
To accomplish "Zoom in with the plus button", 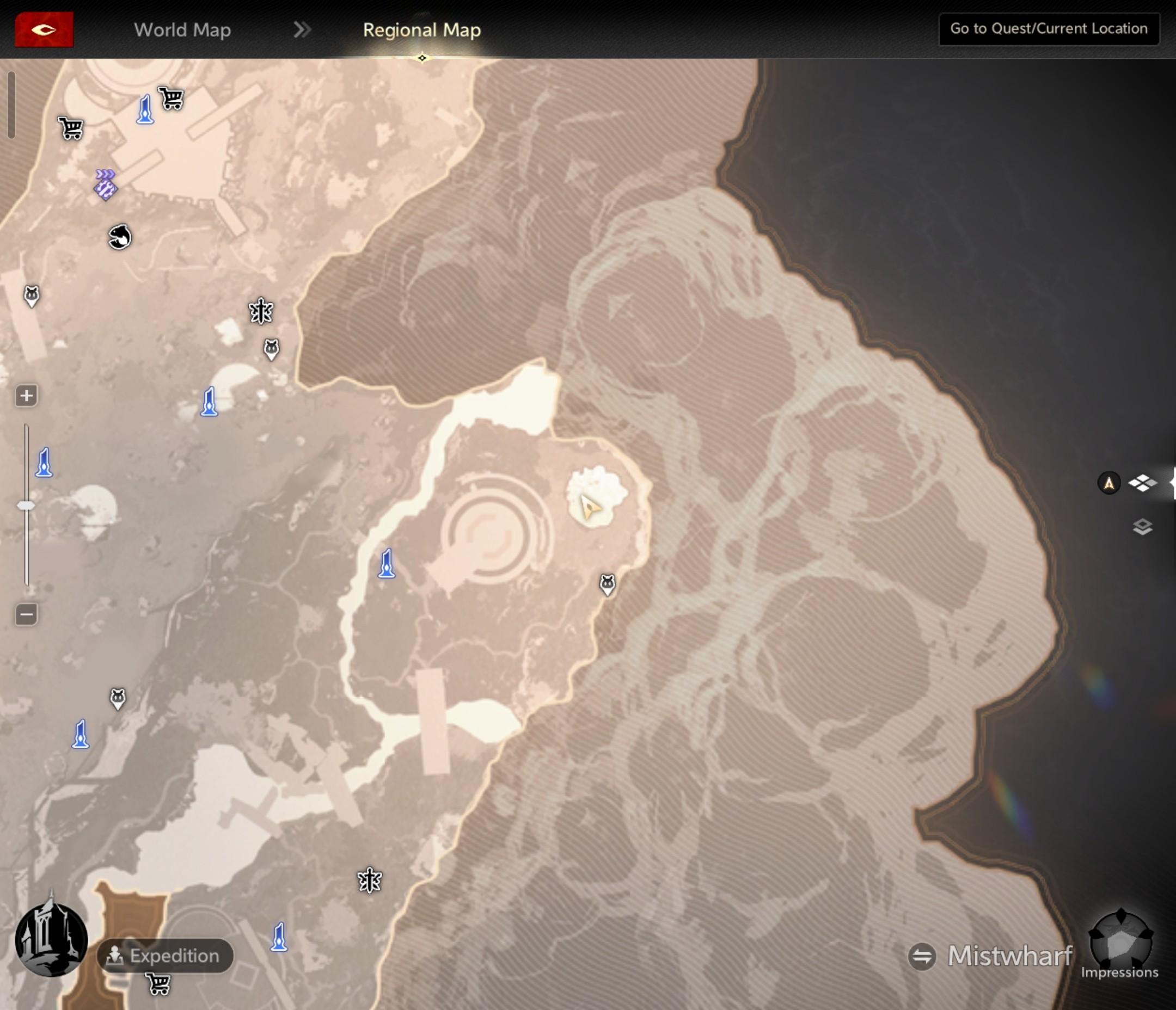I will coord(26,396).
